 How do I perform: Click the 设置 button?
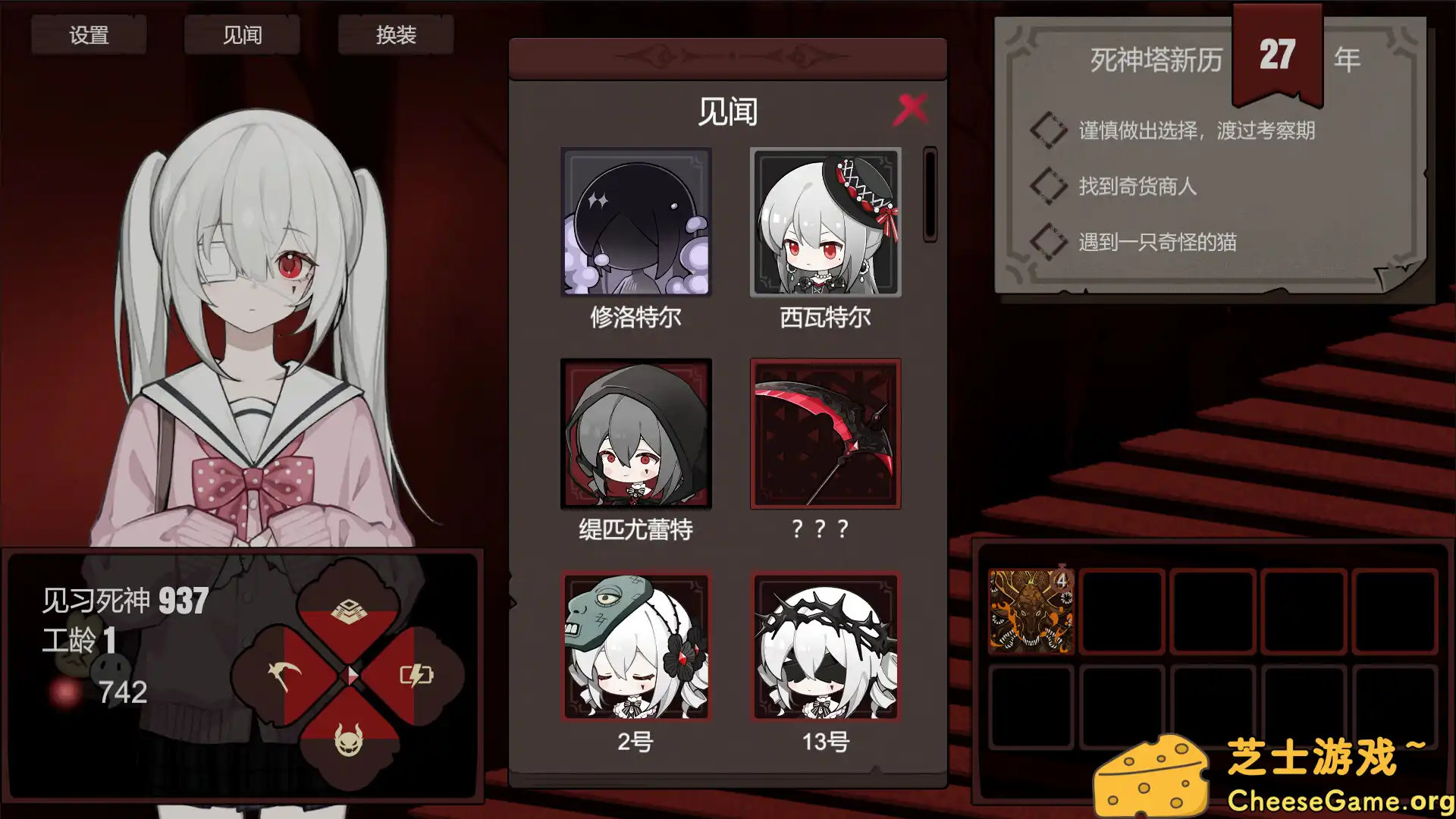89,34
